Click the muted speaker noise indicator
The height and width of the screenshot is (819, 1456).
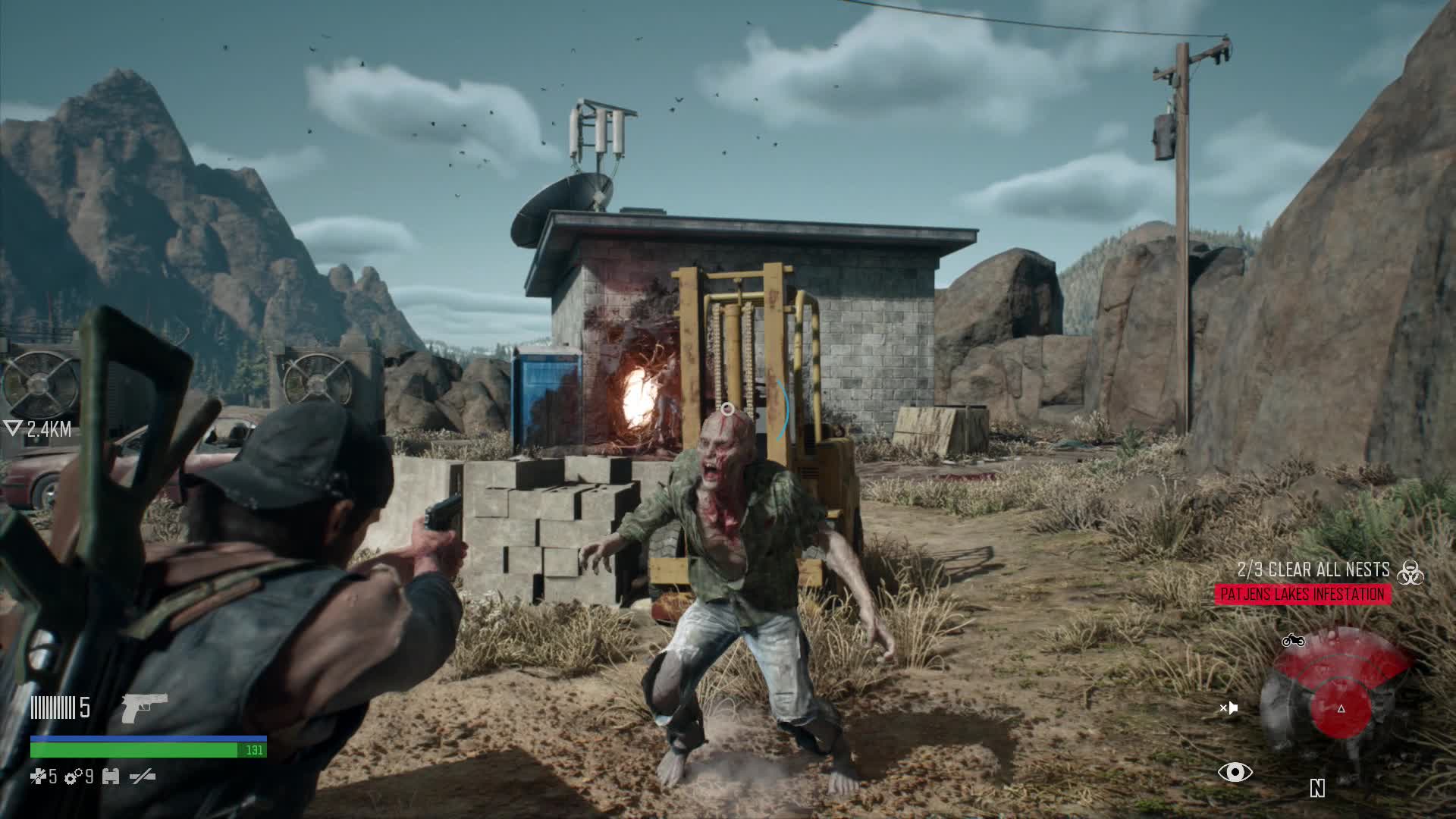(1228, 708)
